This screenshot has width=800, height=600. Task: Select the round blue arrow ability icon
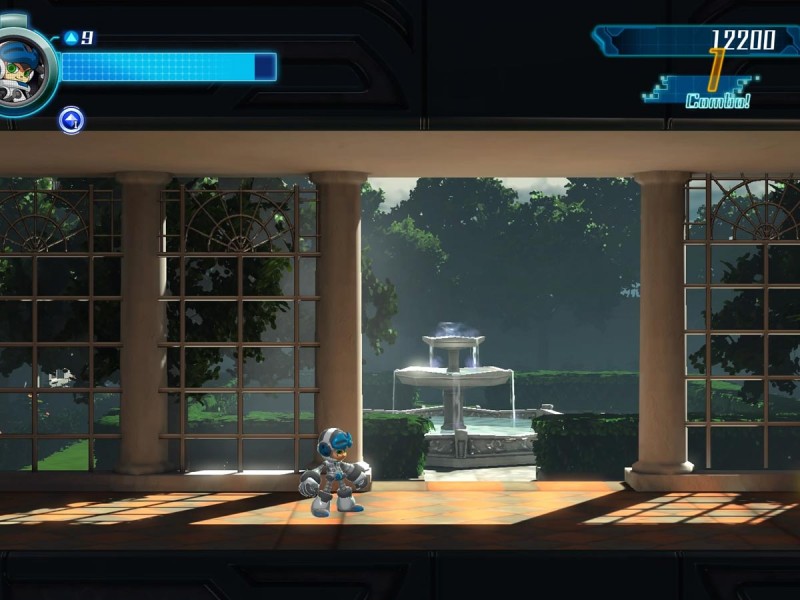click(71, 121)
